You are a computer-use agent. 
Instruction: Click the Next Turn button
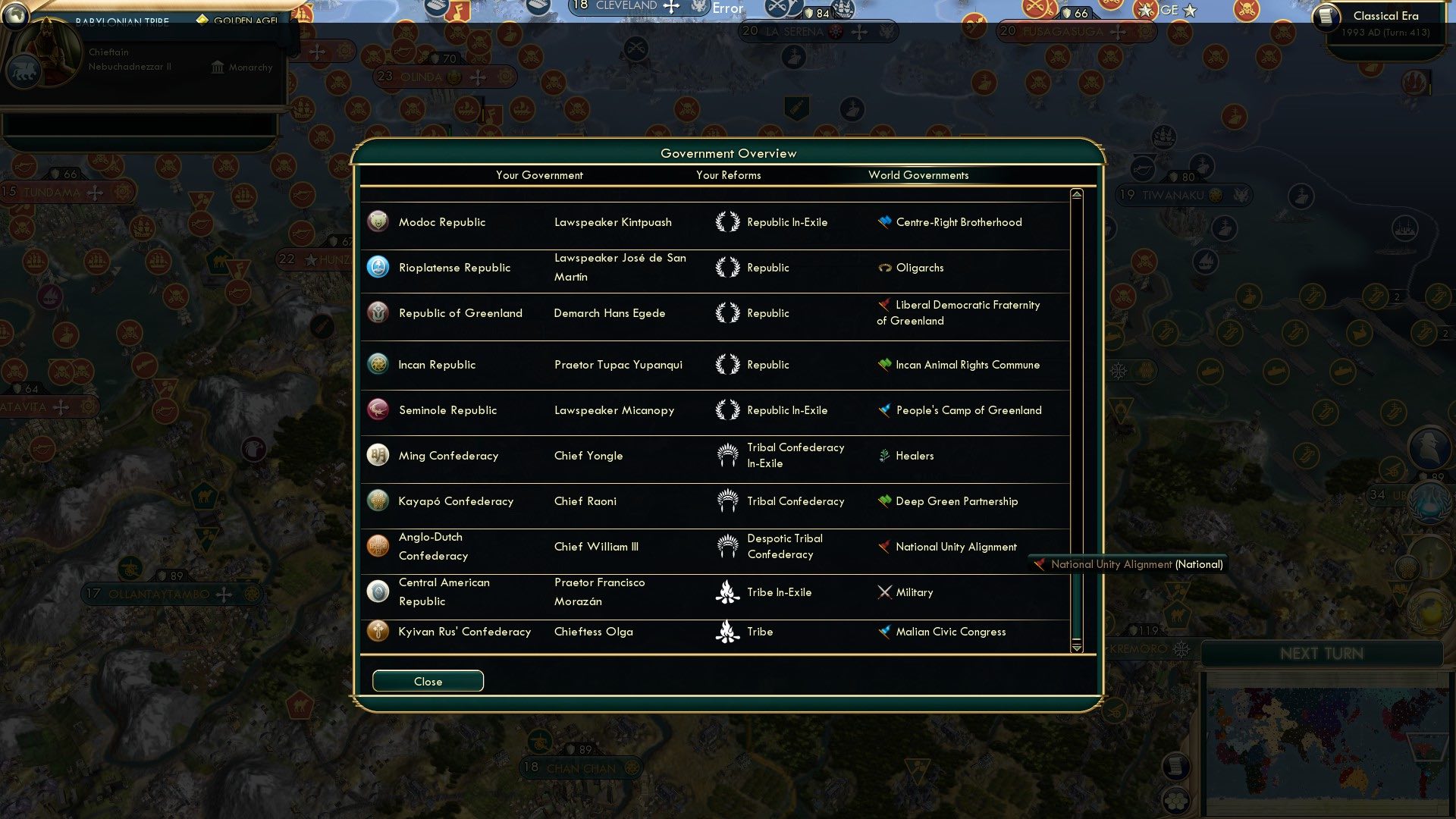tap(1323, 654)
